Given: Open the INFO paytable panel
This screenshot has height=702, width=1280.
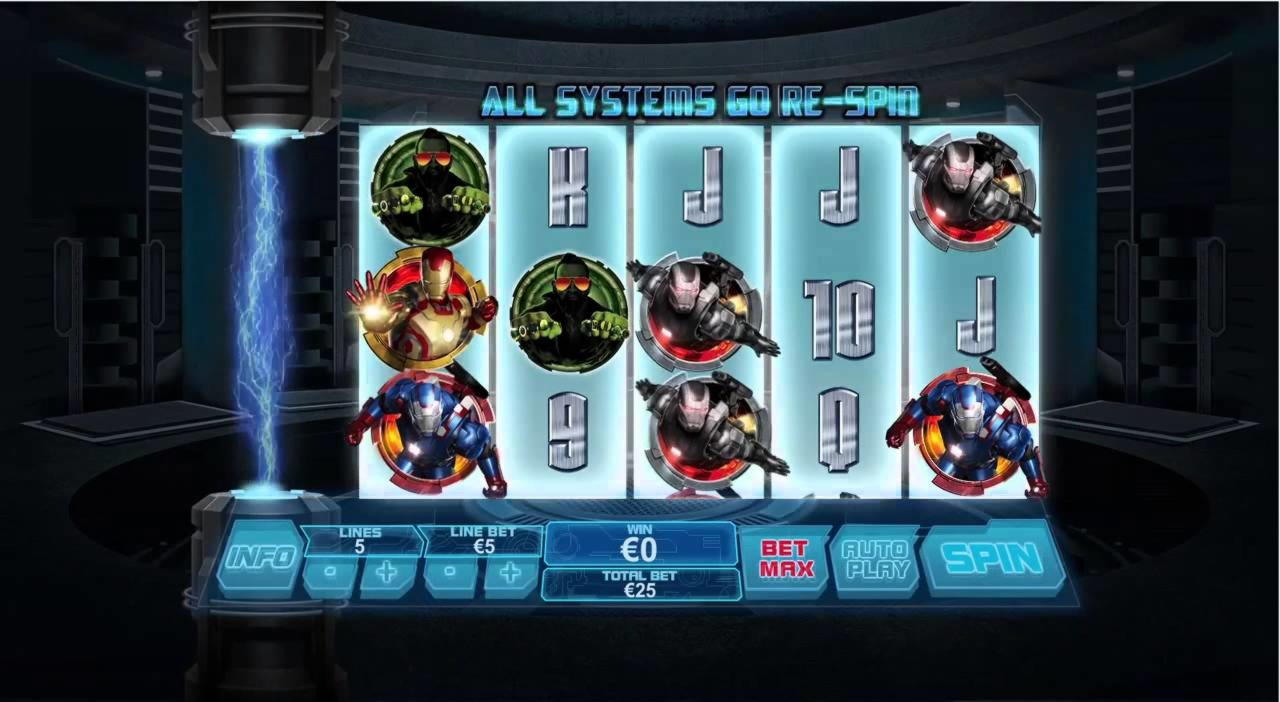Looking at the screenshot, I should pos(260,556).
